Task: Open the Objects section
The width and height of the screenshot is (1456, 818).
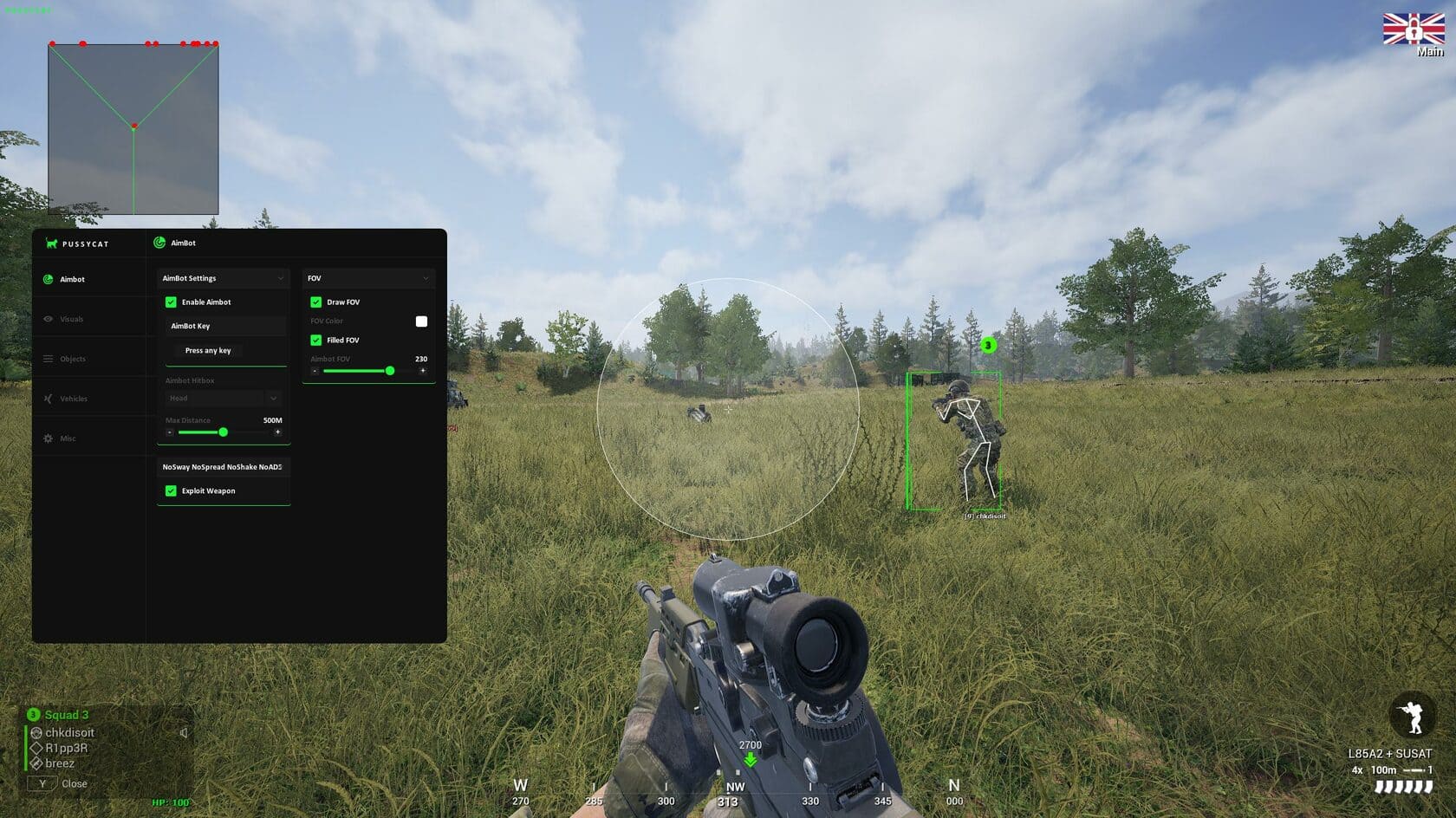Action: (x=72, y=359)
